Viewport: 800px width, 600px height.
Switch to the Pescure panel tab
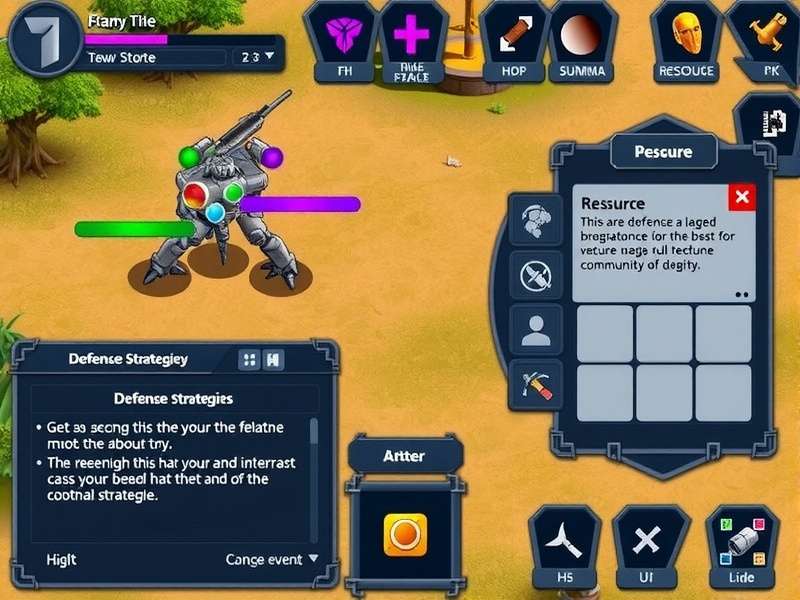coord(663,152)
